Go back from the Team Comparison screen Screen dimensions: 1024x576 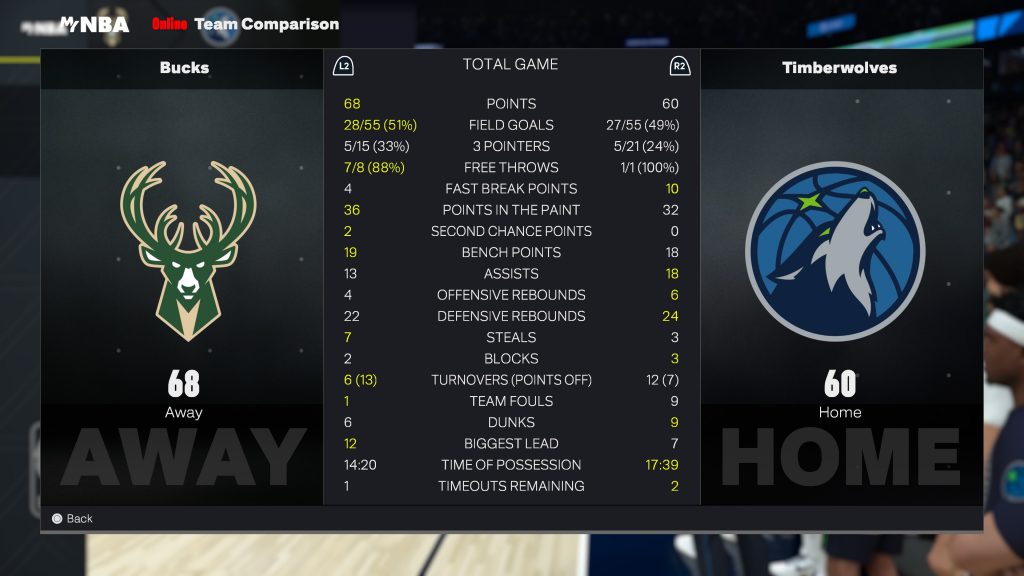pyautogui.click(x=72, y=519)
